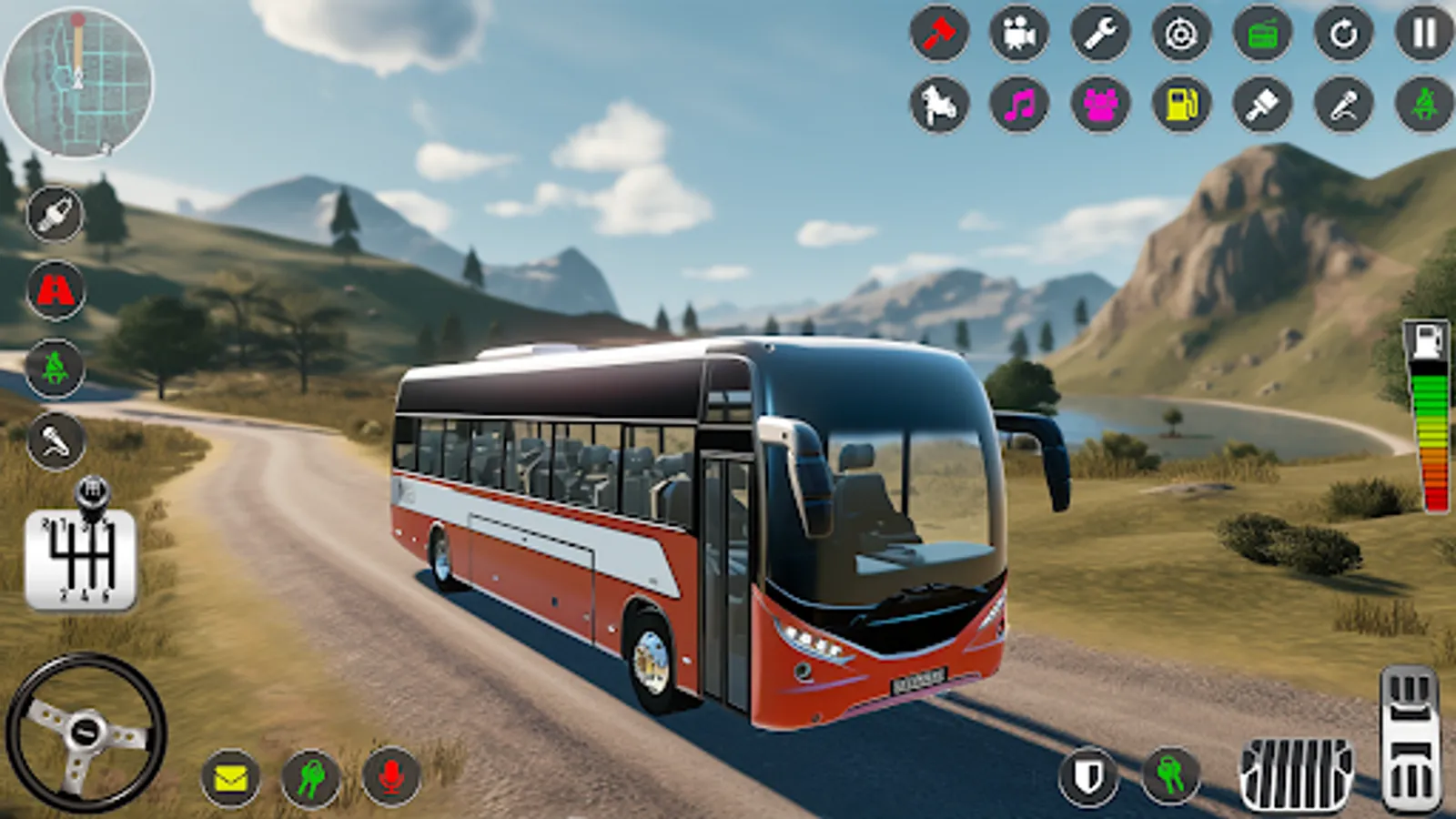Viewport: 1456px width, 819px height.
Task: Switch view with the video camera icon
Action: pos(1019,34)
